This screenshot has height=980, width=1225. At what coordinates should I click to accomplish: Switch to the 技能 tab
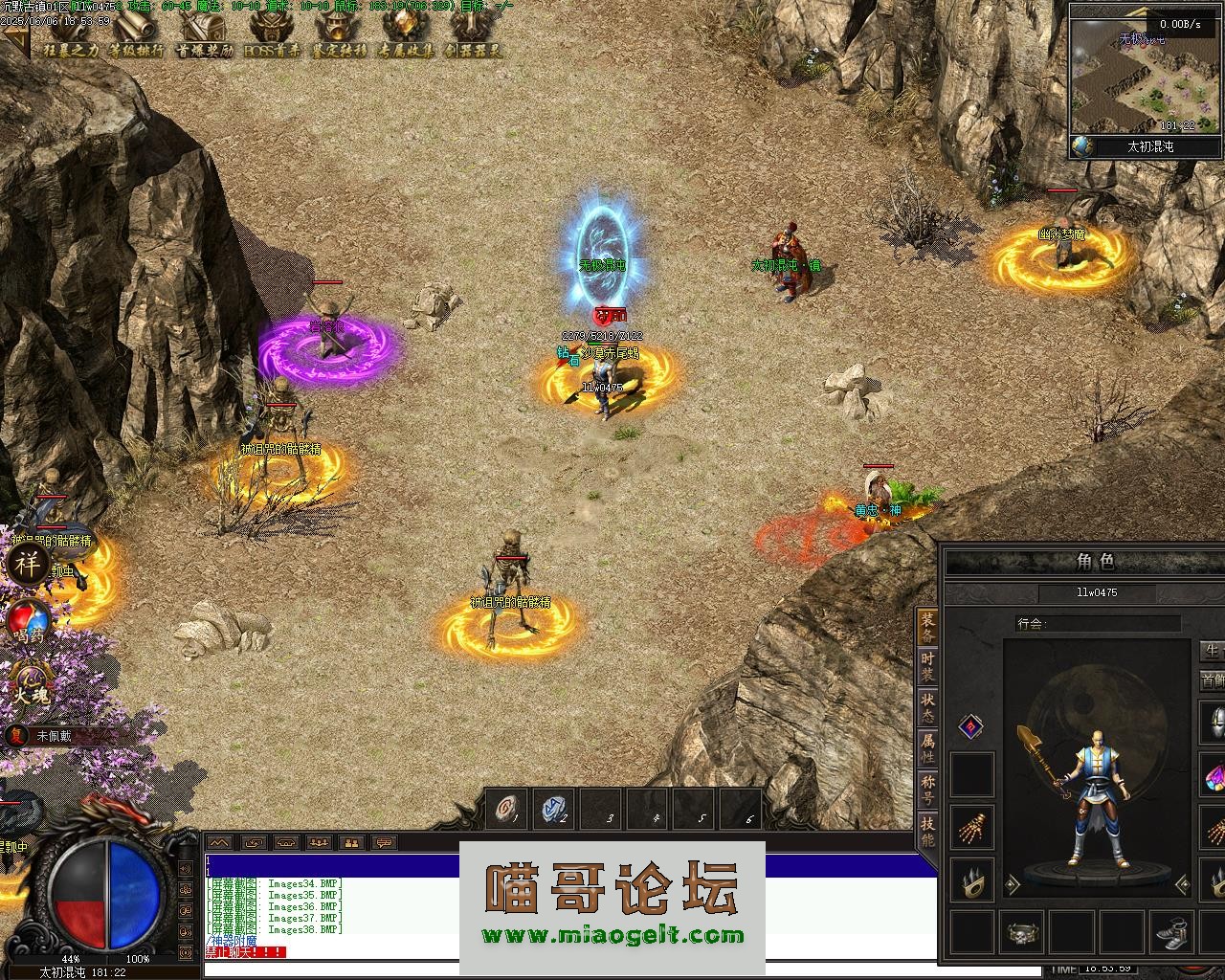coord(926,830)
